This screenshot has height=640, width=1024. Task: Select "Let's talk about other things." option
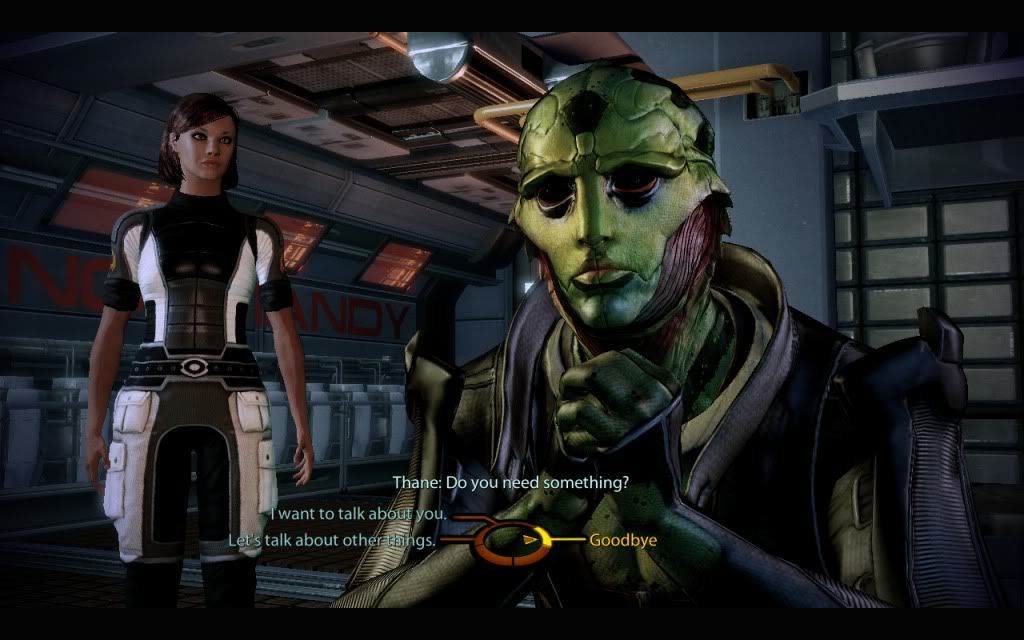pyautogui.click(x=333, y=540)
